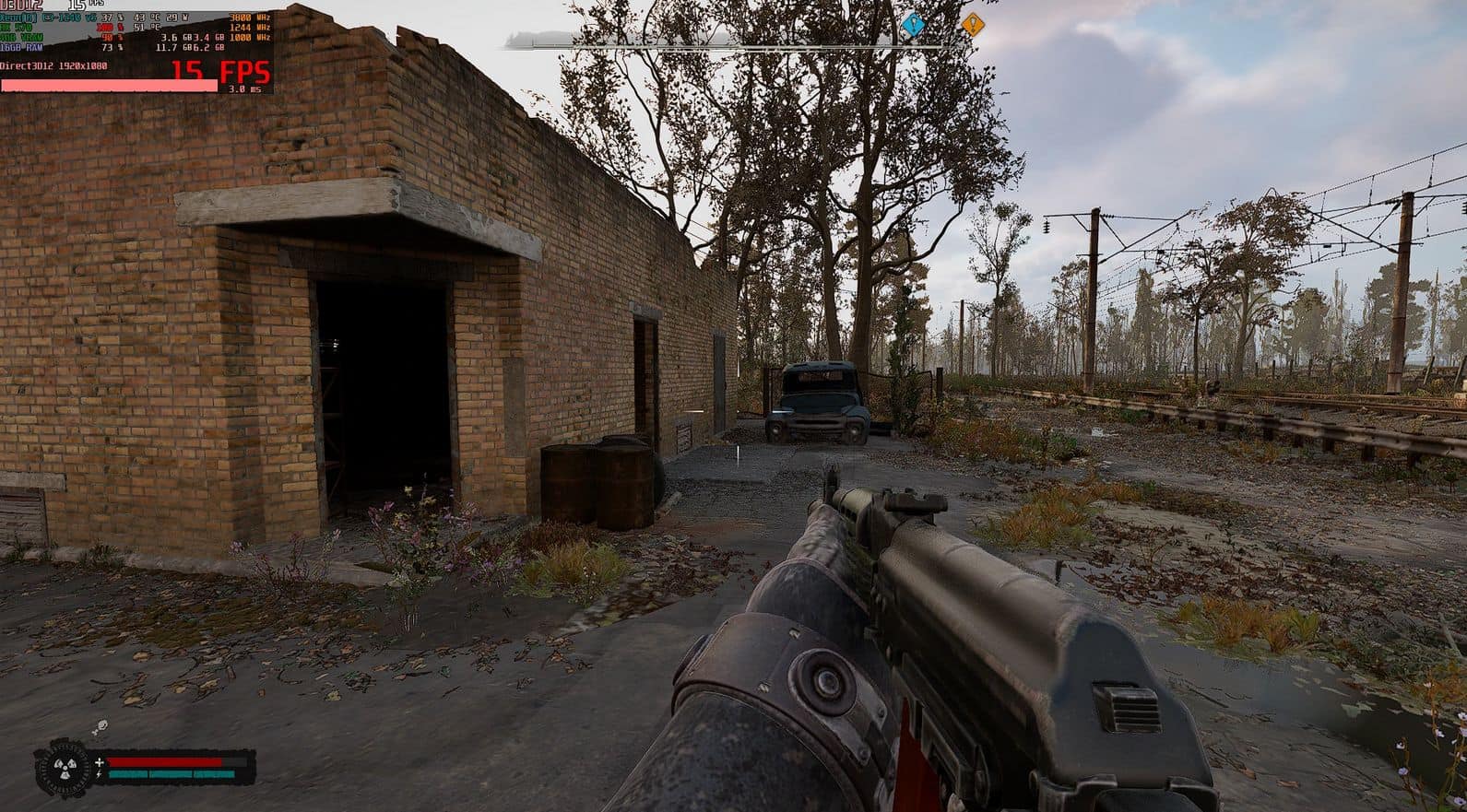Select the blue diamond compass quest marker
The image size is (1467, 812).
coord(912,25)
